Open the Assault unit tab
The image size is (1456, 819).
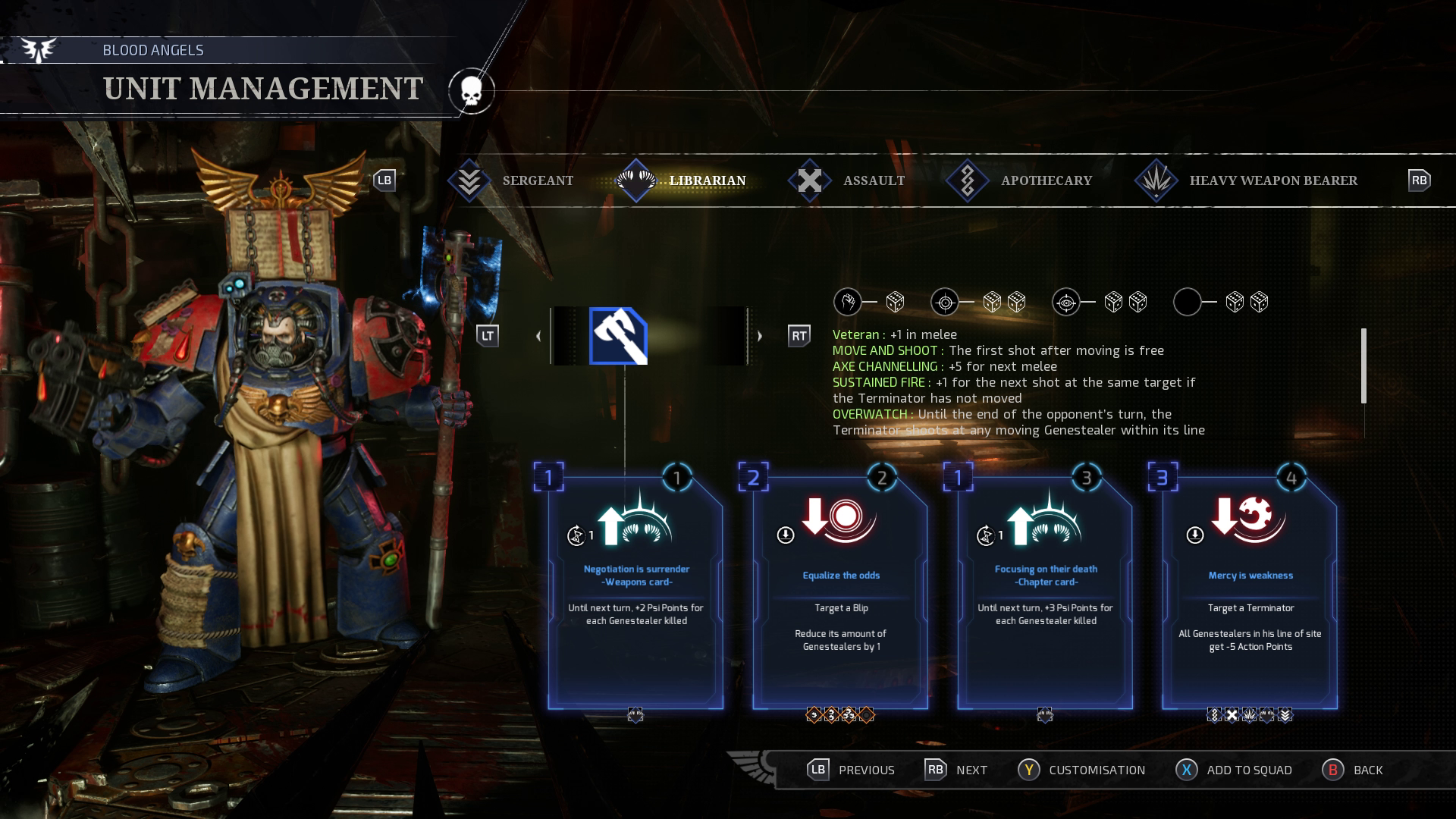tap(849, 180)
